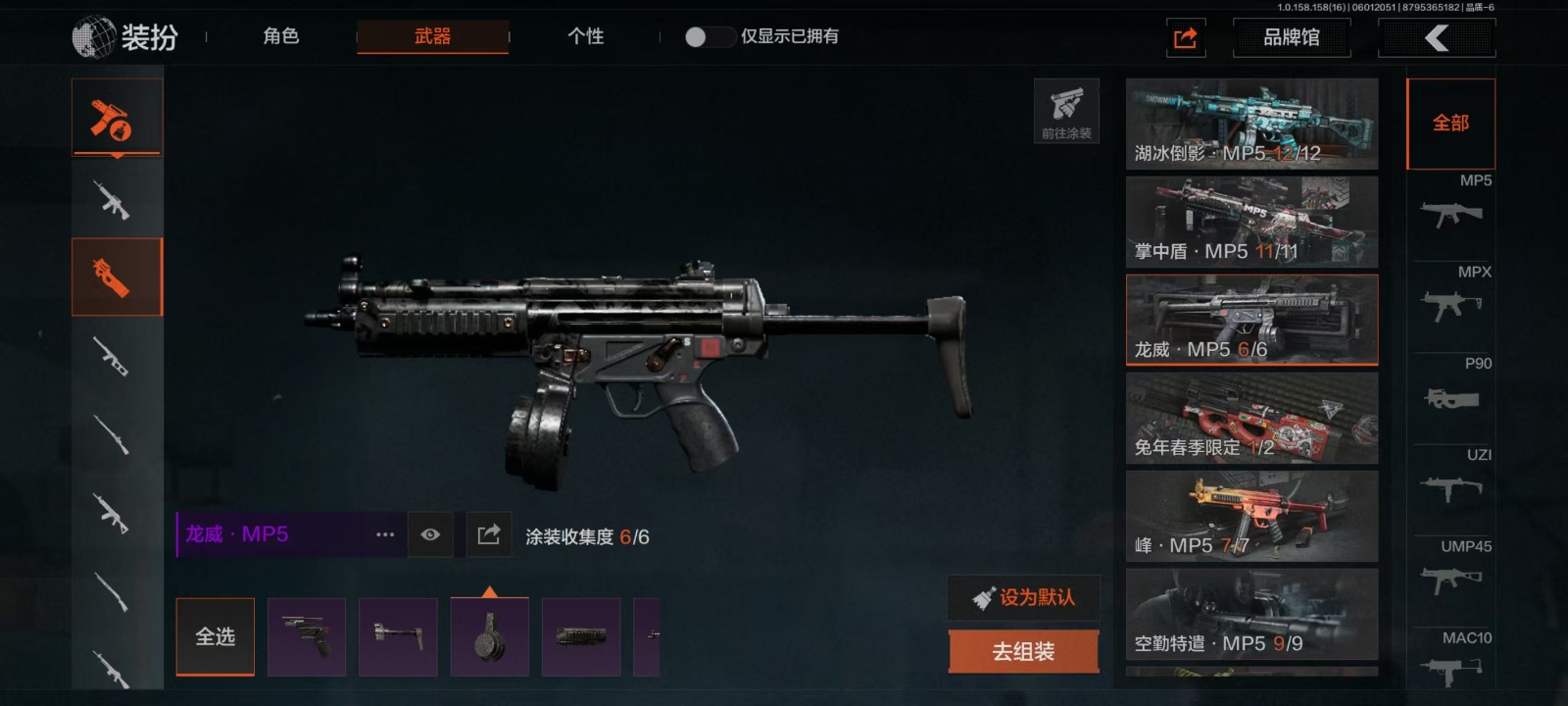
Task: Toggle the eye preview icon
Action: (x=430, y=534)
